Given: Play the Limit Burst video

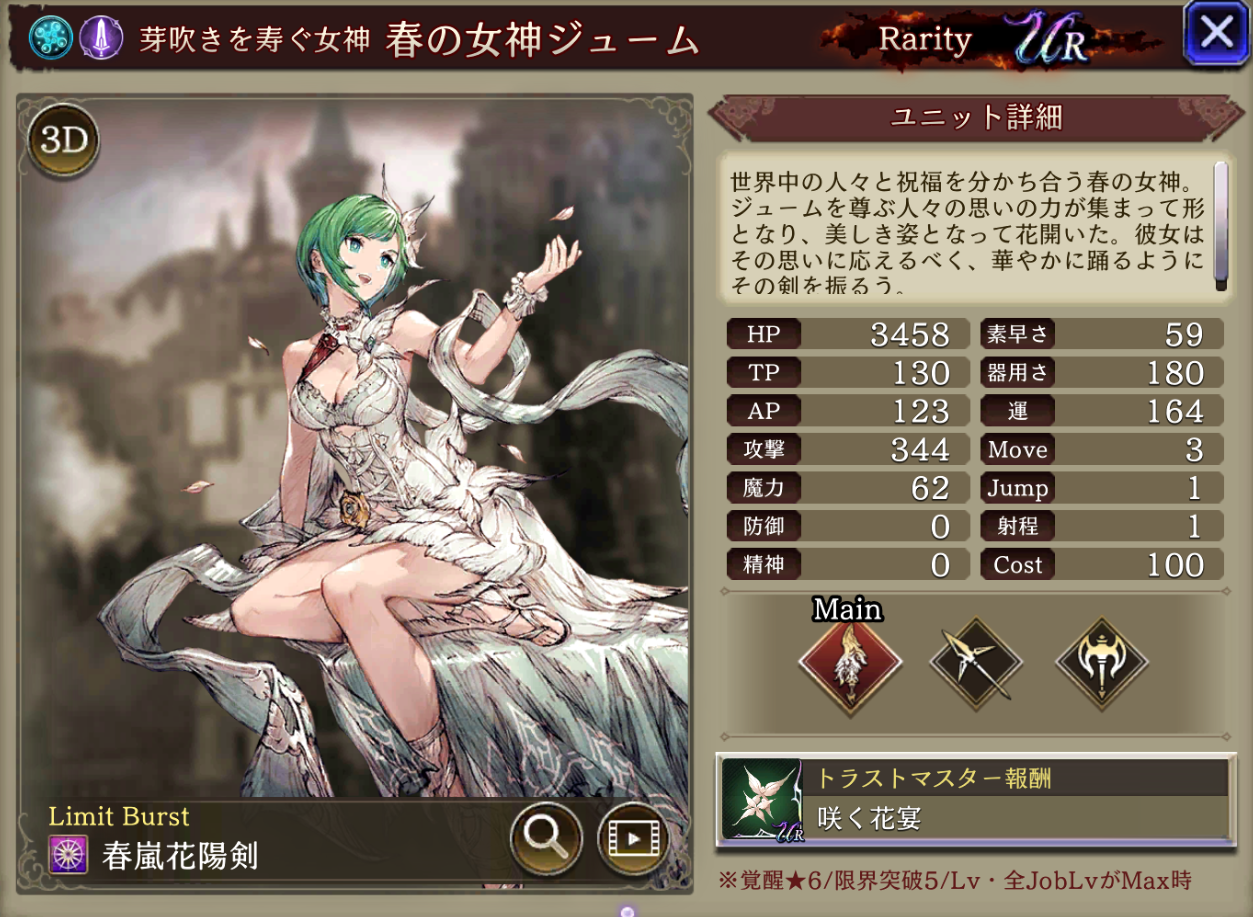Looking at the screenshot, I should 633,837.
